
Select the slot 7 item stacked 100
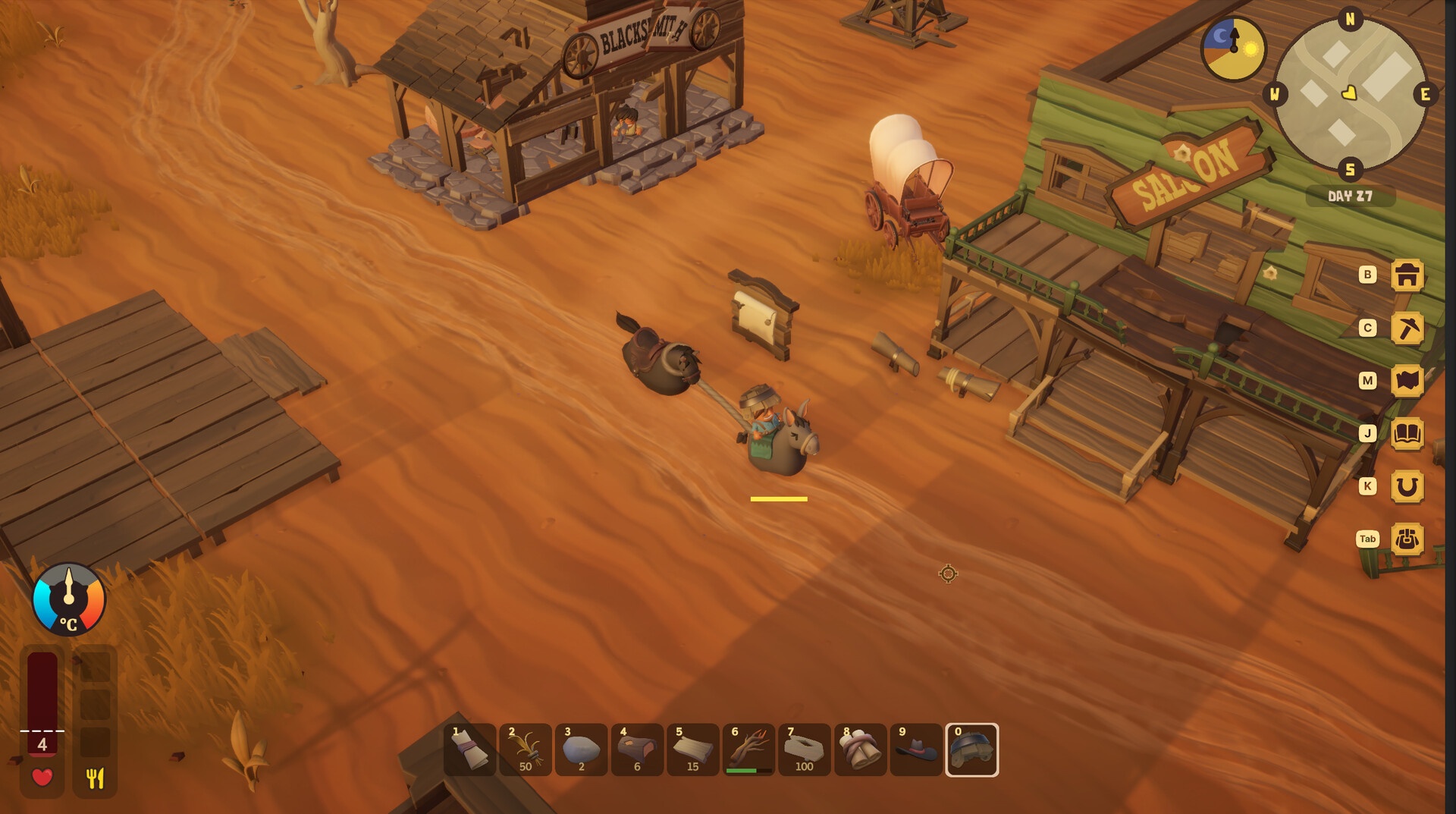(x=805, y=750)
